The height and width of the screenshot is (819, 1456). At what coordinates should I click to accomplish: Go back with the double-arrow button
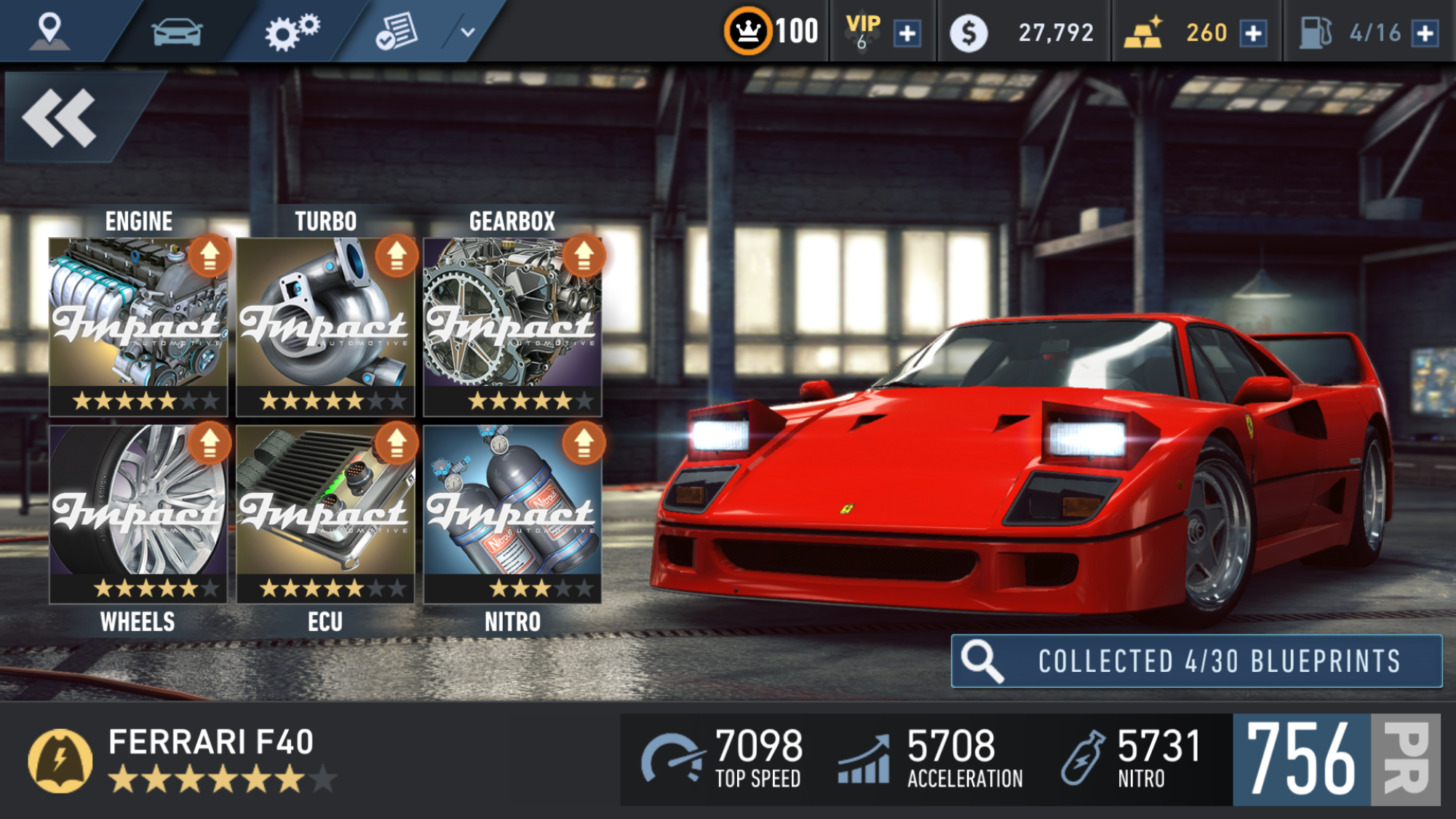(x=60, y=118)
